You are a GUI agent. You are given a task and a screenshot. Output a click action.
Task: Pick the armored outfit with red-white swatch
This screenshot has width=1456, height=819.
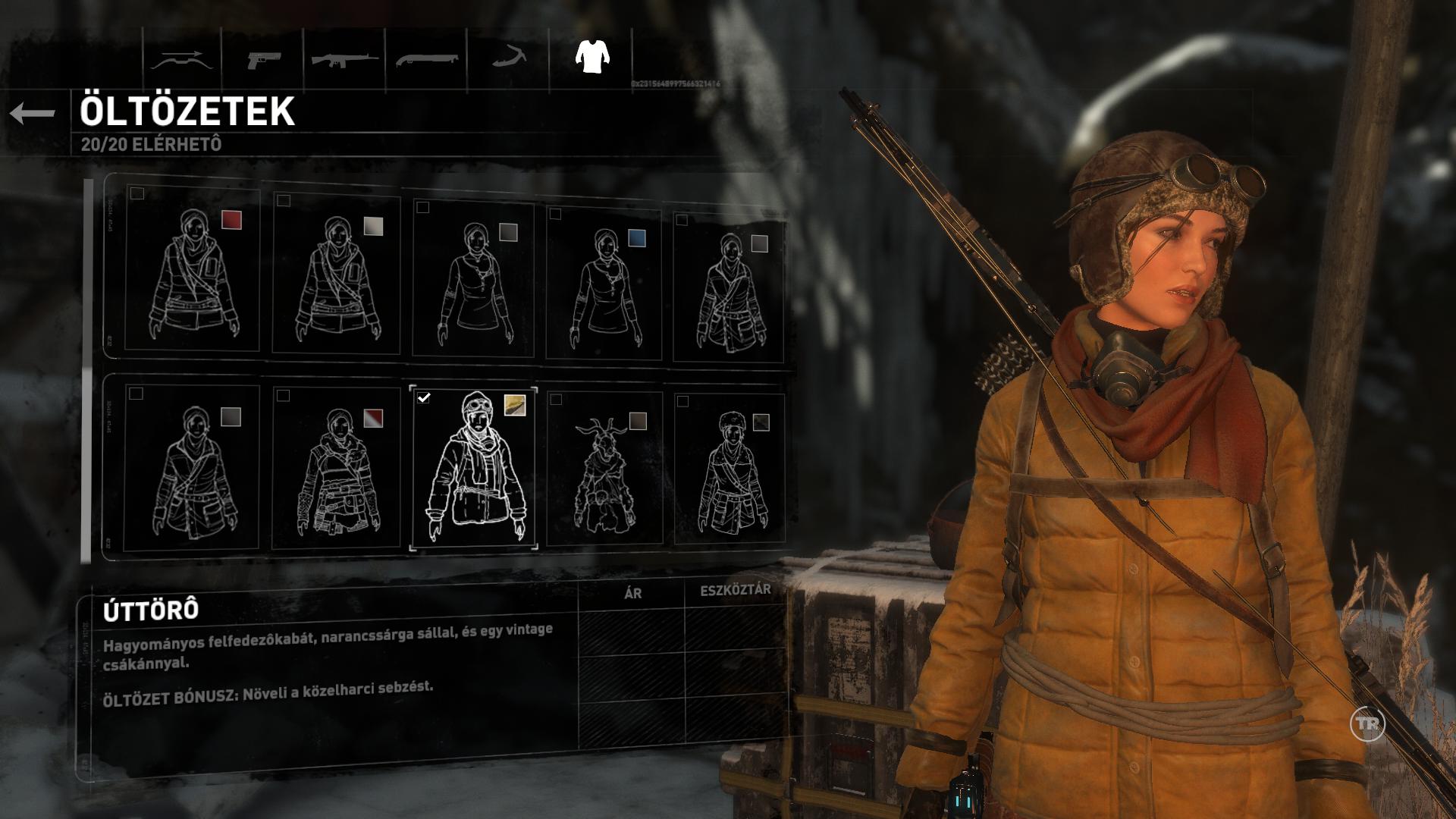(336, 469)
